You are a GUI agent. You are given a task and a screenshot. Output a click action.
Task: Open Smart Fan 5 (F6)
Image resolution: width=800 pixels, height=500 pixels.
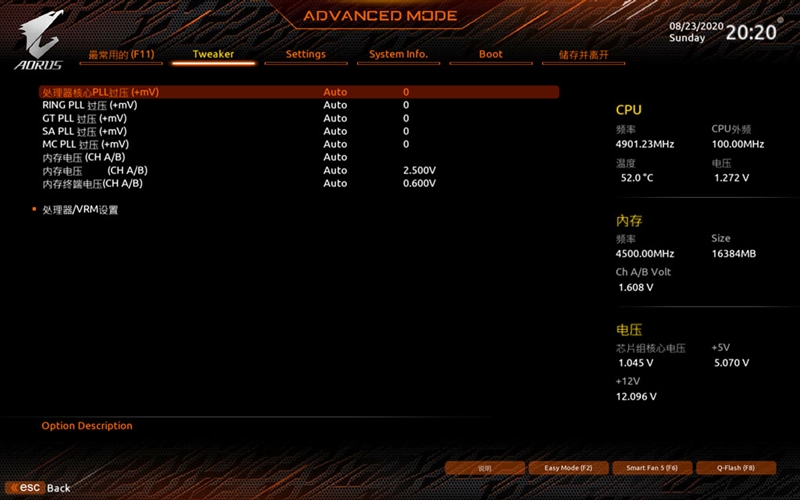(652, 468)
